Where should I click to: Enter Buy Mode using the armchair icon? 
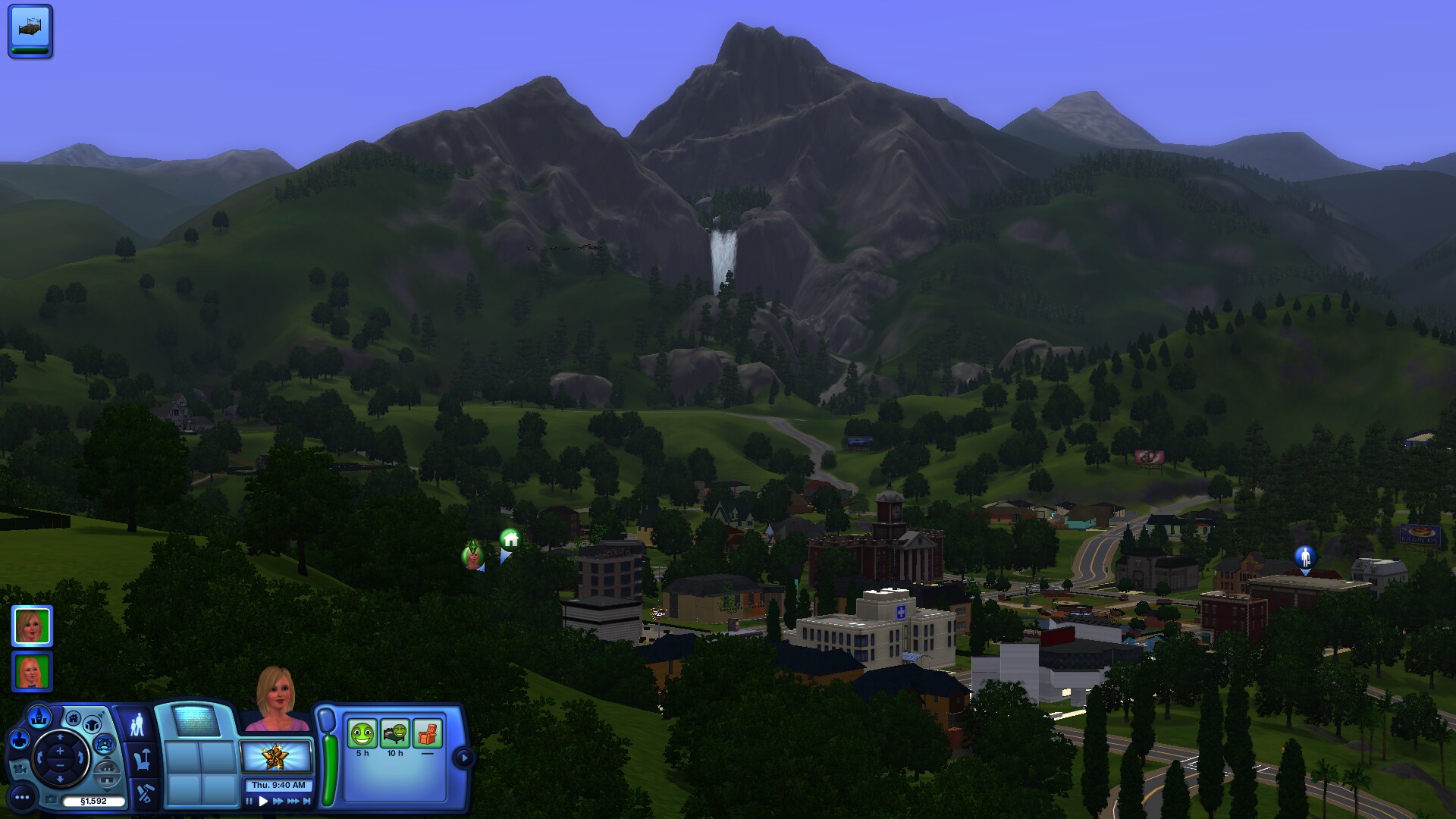[142, 759]
